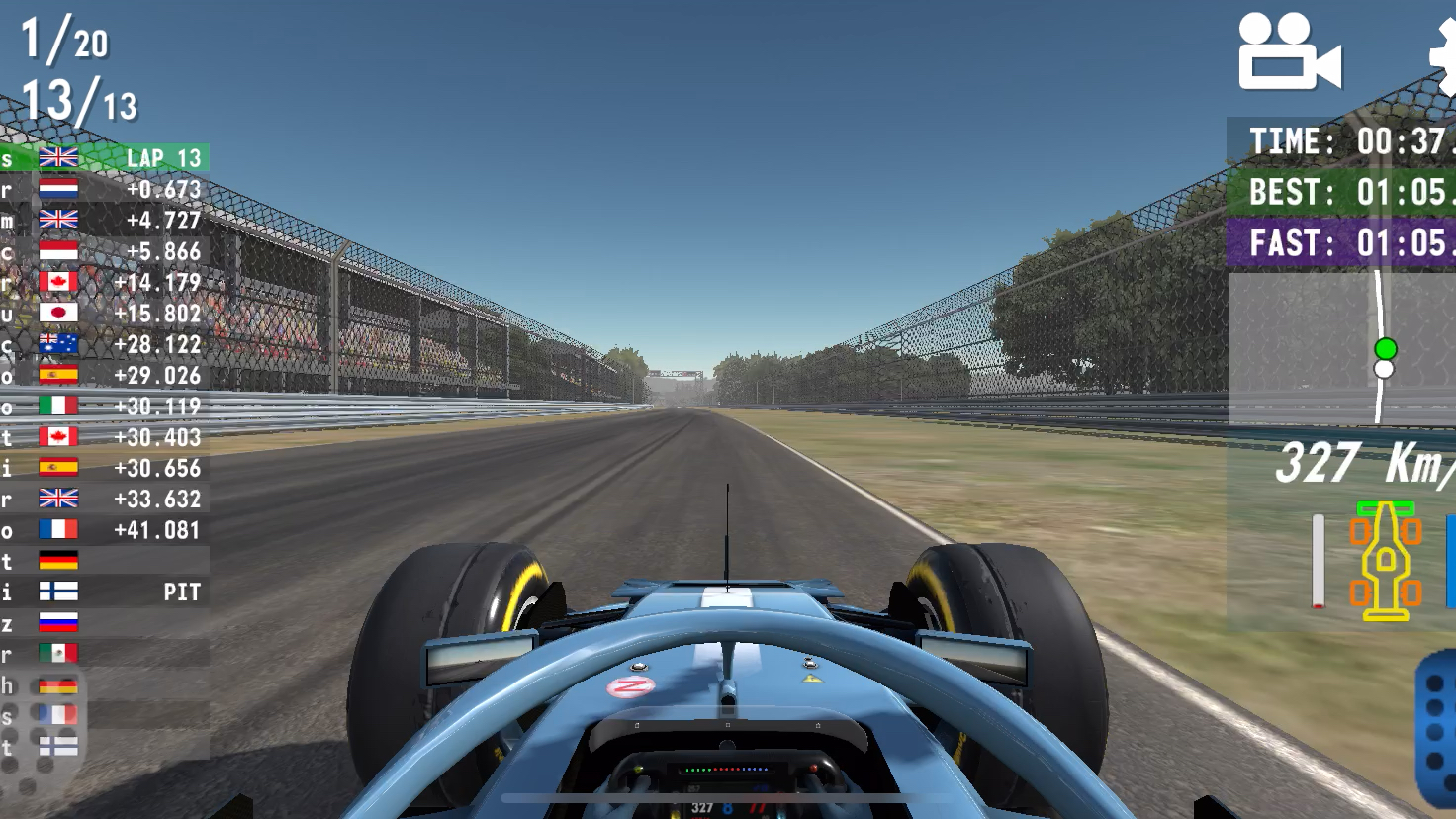
Task: Select the Dutch driver's +0.673 row
Action: click(x=105, y=189)
